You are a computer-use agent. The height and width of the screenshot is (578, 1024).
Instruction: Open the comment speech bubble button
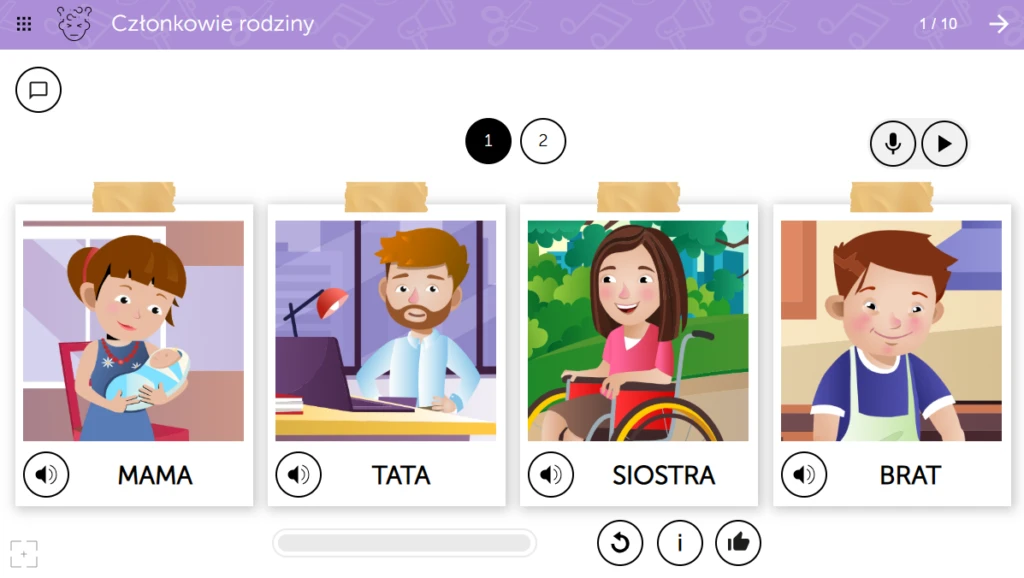pyautogui.click(x=39, y=90)
